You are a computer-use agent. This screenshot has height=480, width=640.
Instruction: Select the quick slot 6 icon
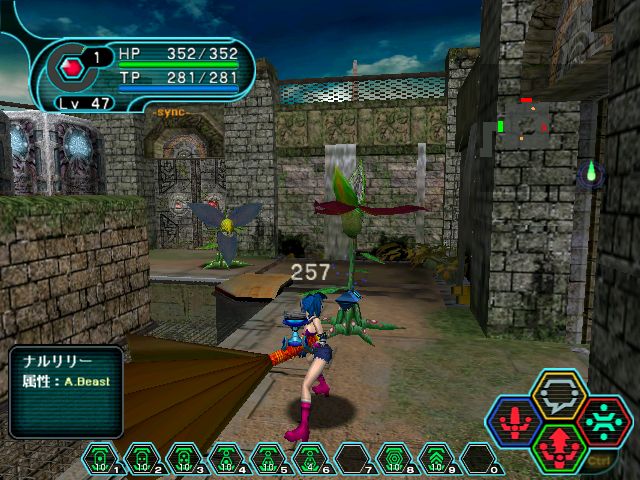[310, 459]
